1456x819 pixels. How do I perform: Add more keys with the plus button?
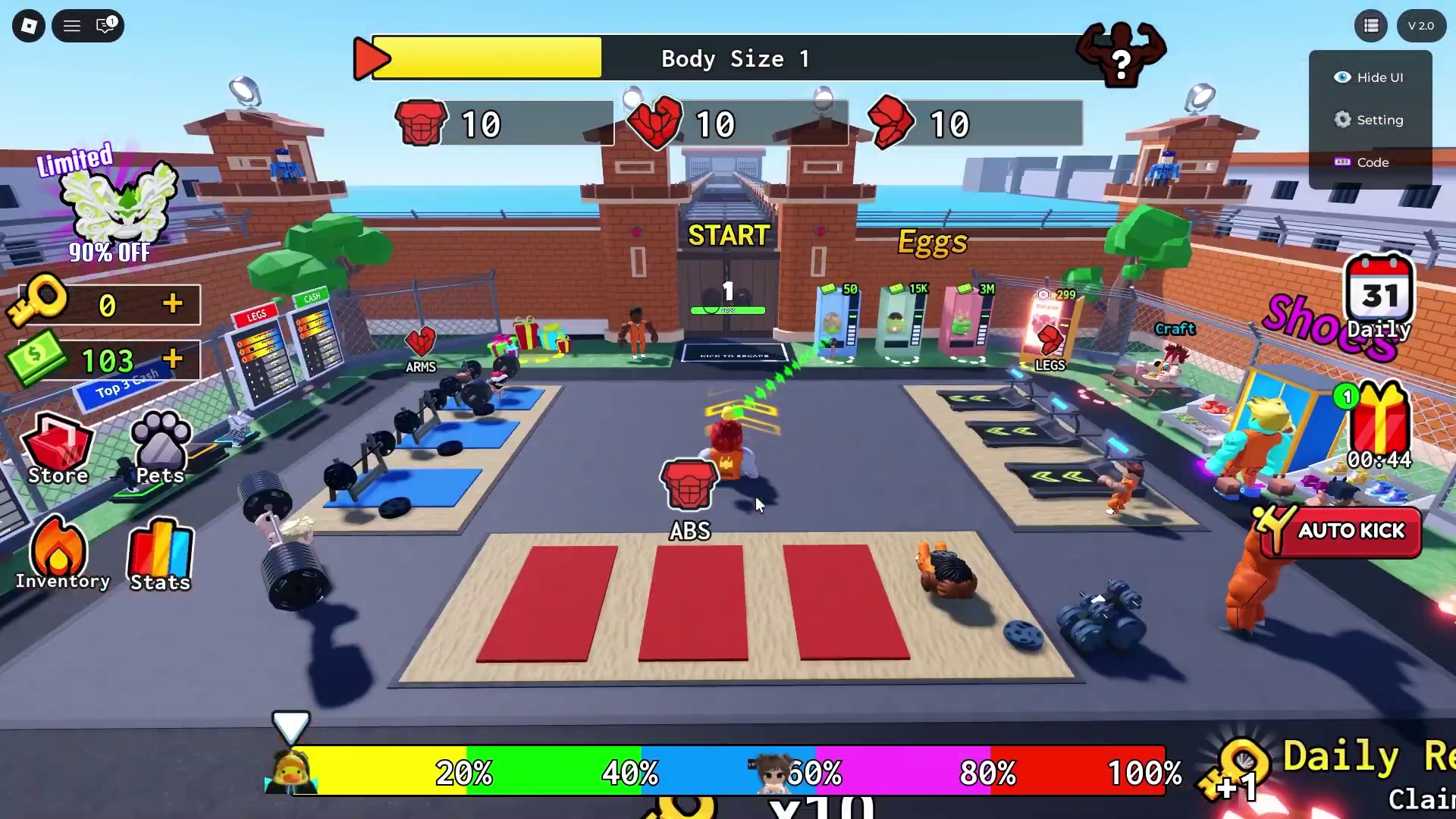point(173,304)
